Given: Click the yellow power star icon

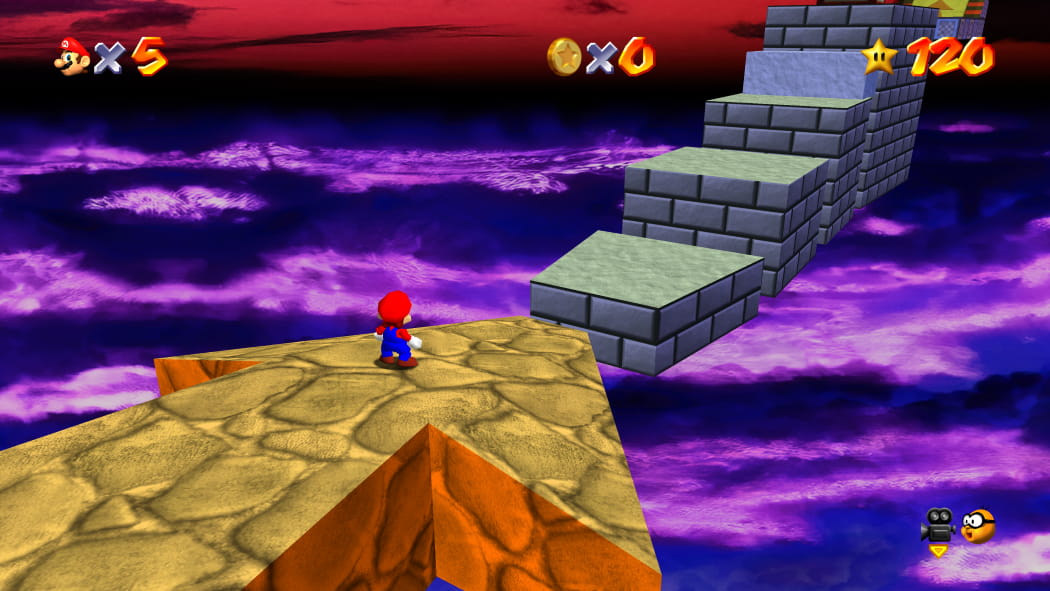Looking at the screenshot, I should (x=879, y=56).
